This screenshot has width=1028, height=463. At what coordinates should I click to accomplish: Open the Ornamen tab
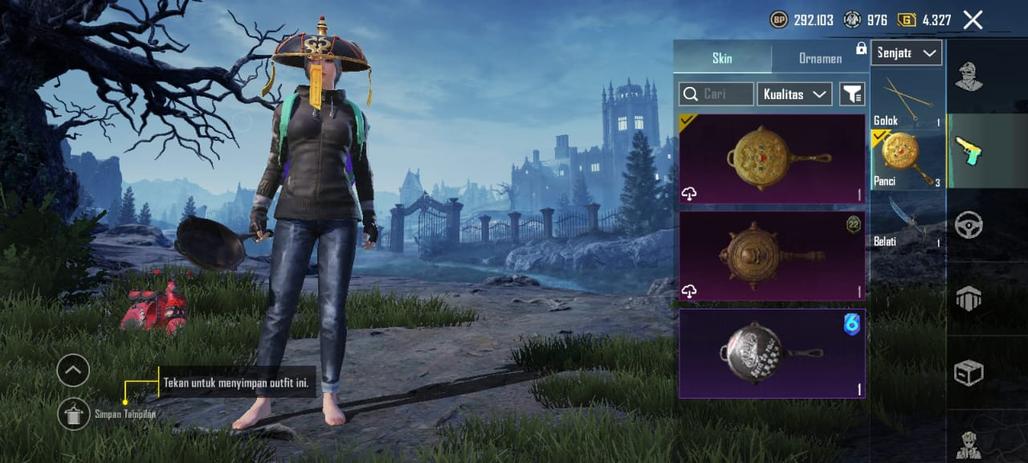(x=820, y=58)
